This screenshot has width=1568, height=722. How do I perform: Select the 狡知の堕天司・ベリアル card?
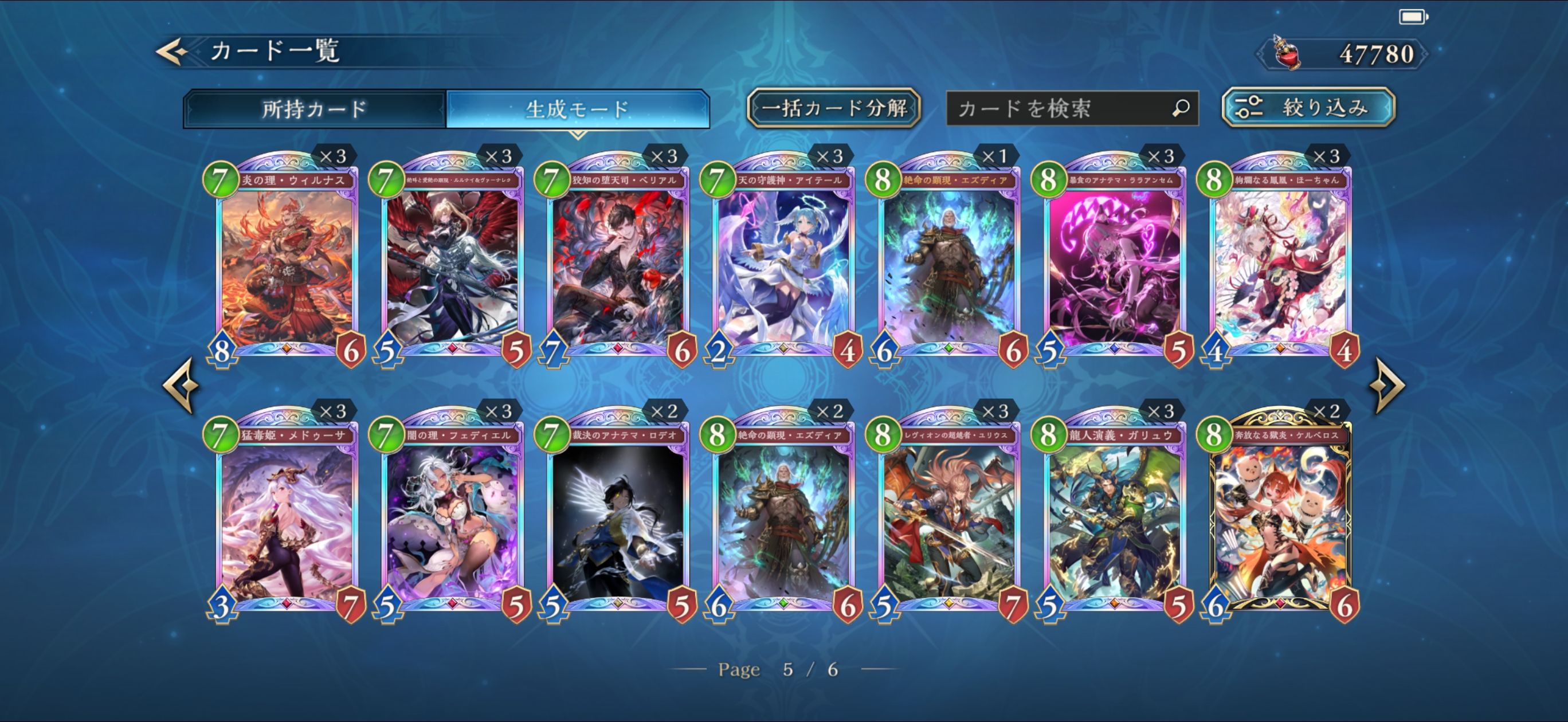[x=618, y=262]
